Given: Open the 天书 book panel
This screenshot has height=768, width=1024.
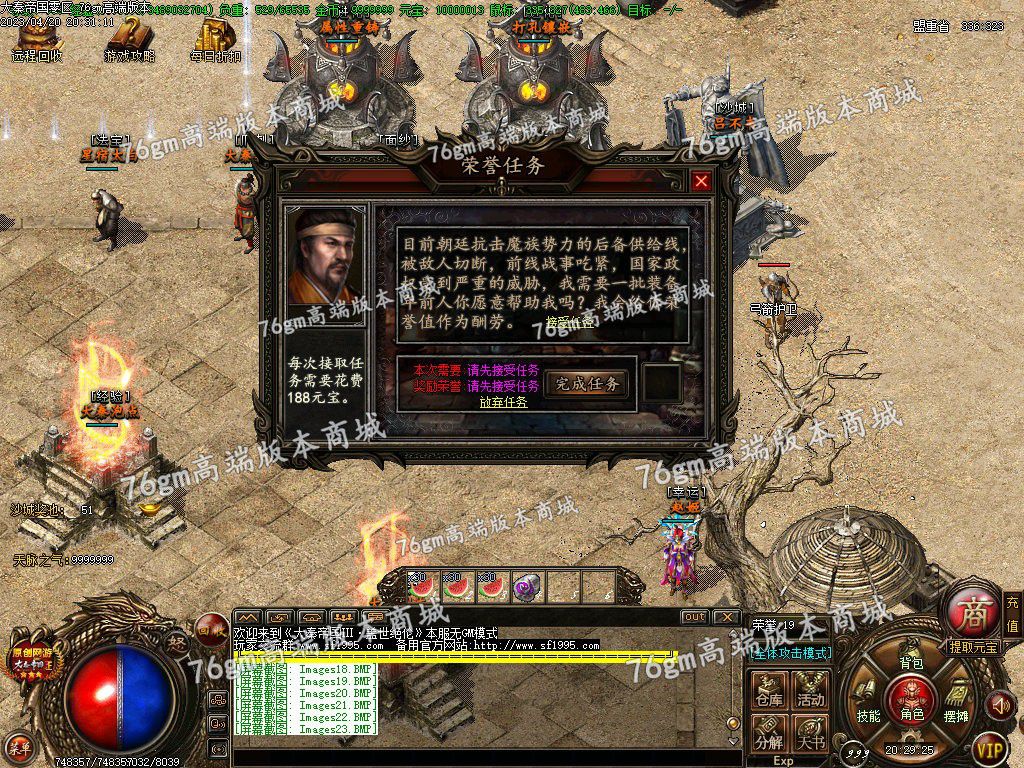Looking at the screenshot, I should 811,733.
